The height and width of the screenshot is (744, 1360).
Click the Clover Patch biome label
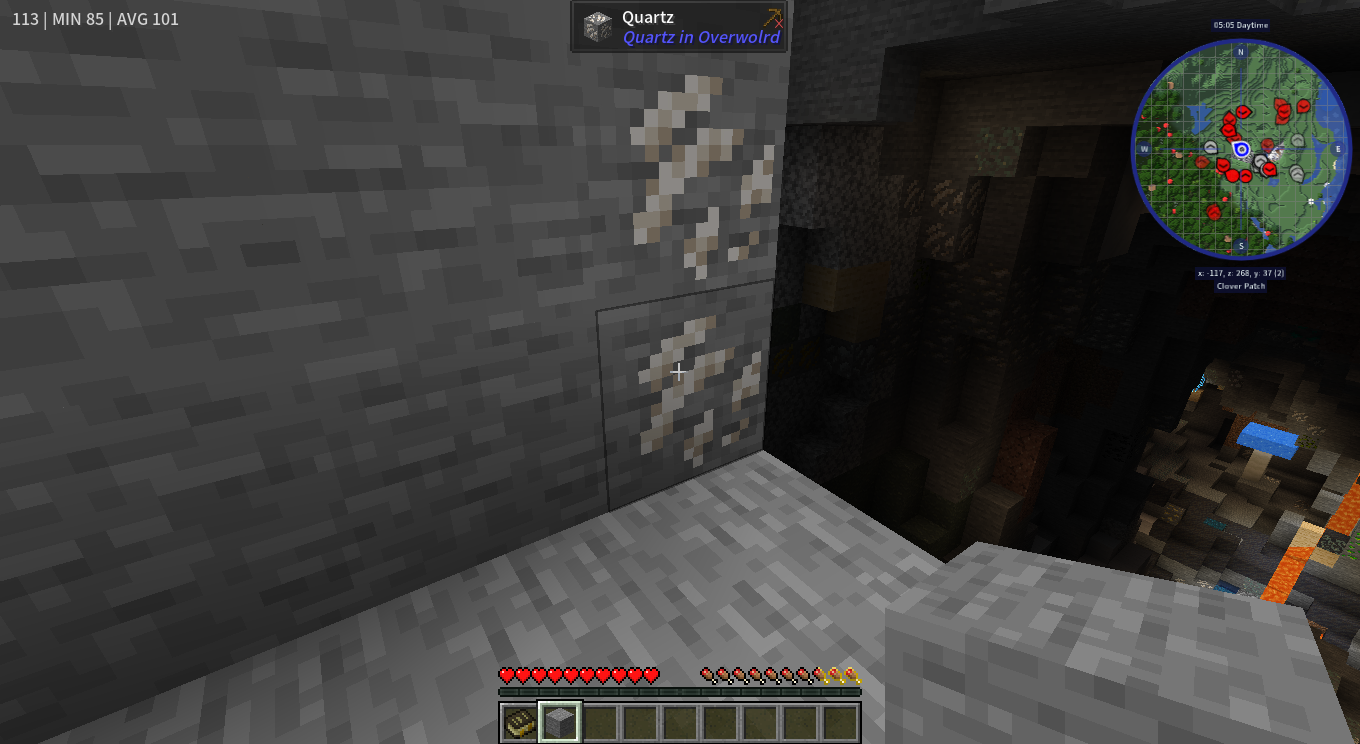tap(1240, 286)
